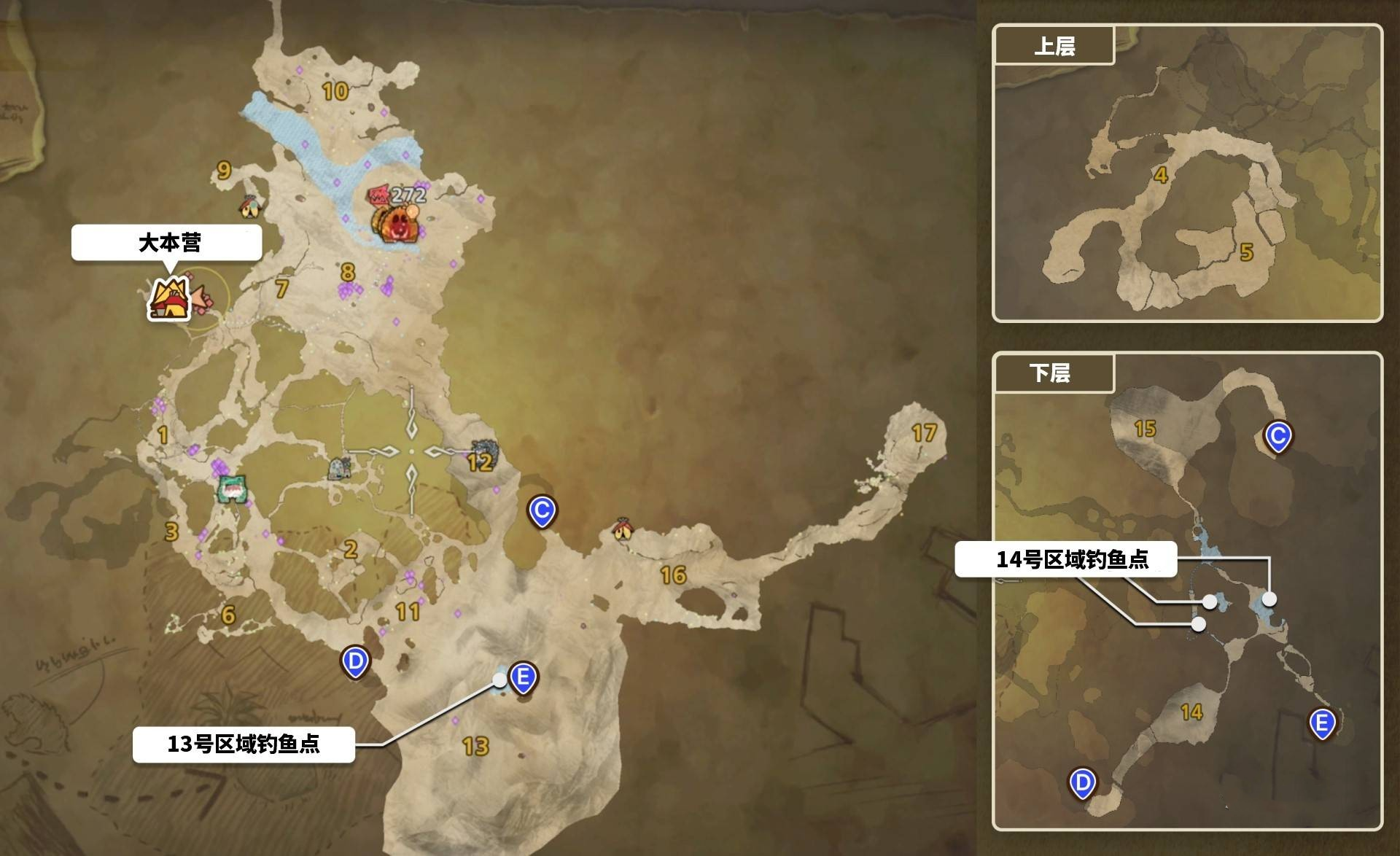Click the lightbulb badge on the 272 monster

click(413, 211)
